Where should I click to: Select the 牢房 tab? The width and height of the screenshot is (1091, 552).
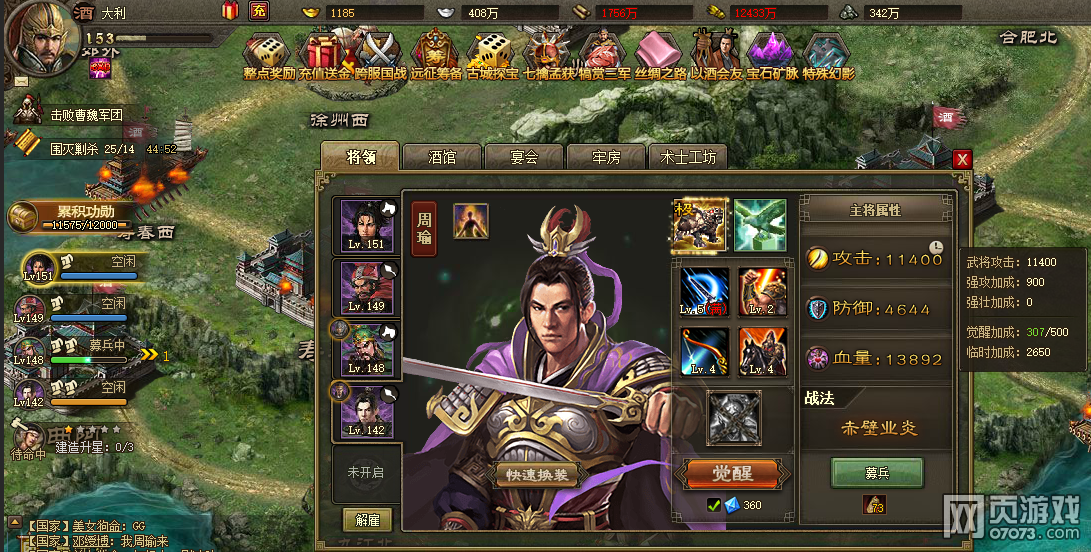606,157
